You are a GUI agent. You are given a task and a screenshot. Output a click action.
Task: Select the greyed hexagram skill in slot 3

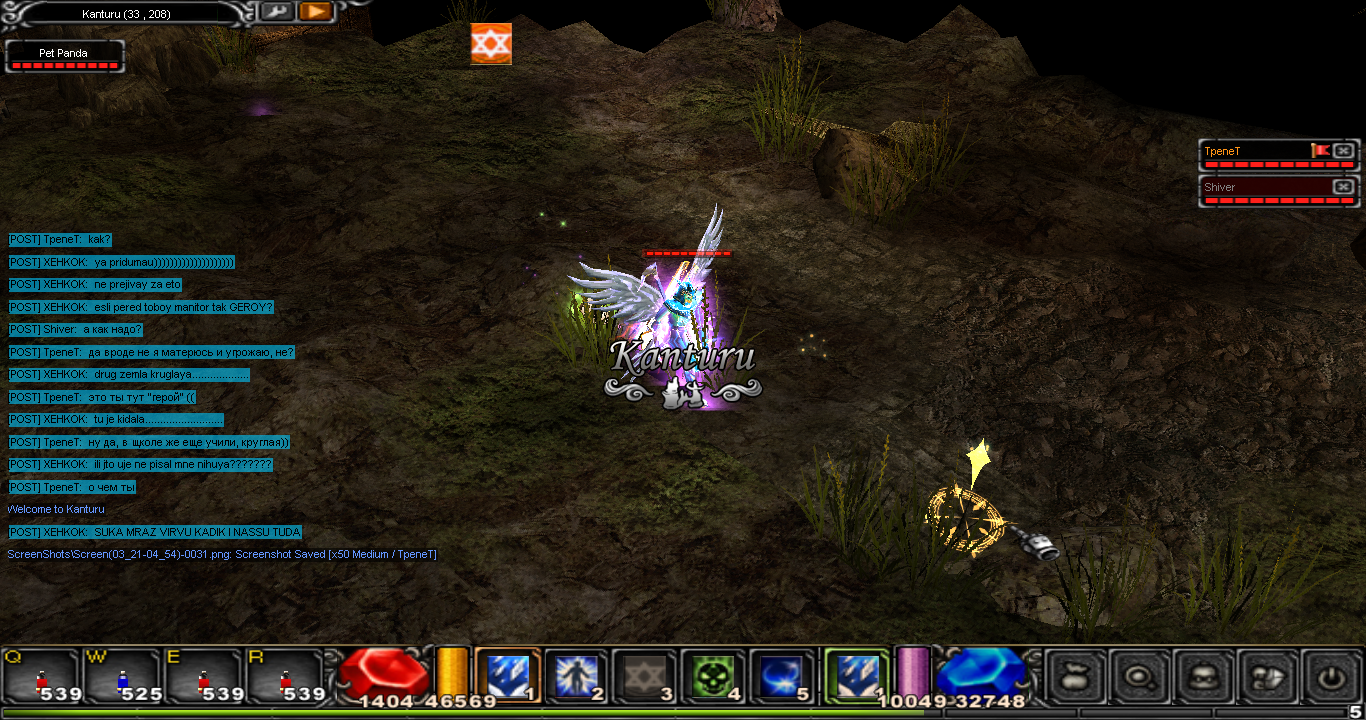tap(645, 675)
